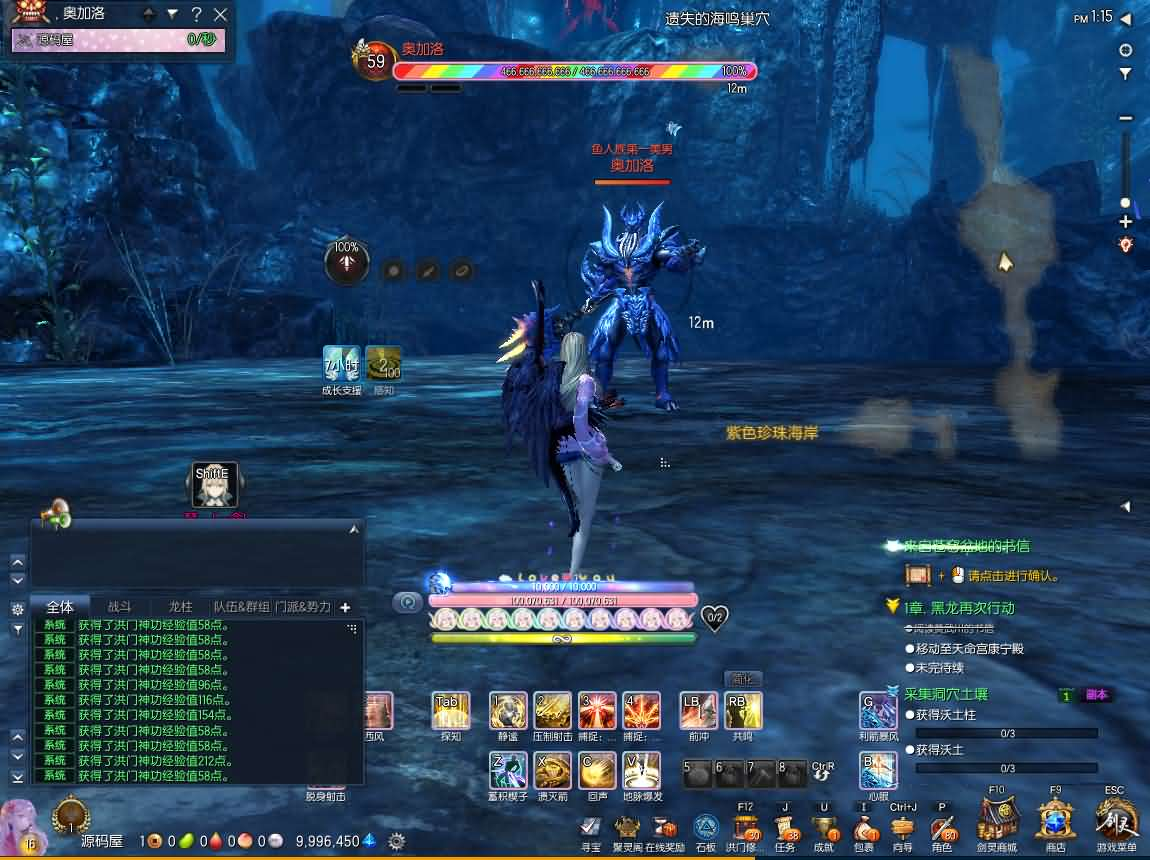This screenshot has height=860, width=1150.
Task: Open the 石板 tablet icon
Action: click(706, 828)
